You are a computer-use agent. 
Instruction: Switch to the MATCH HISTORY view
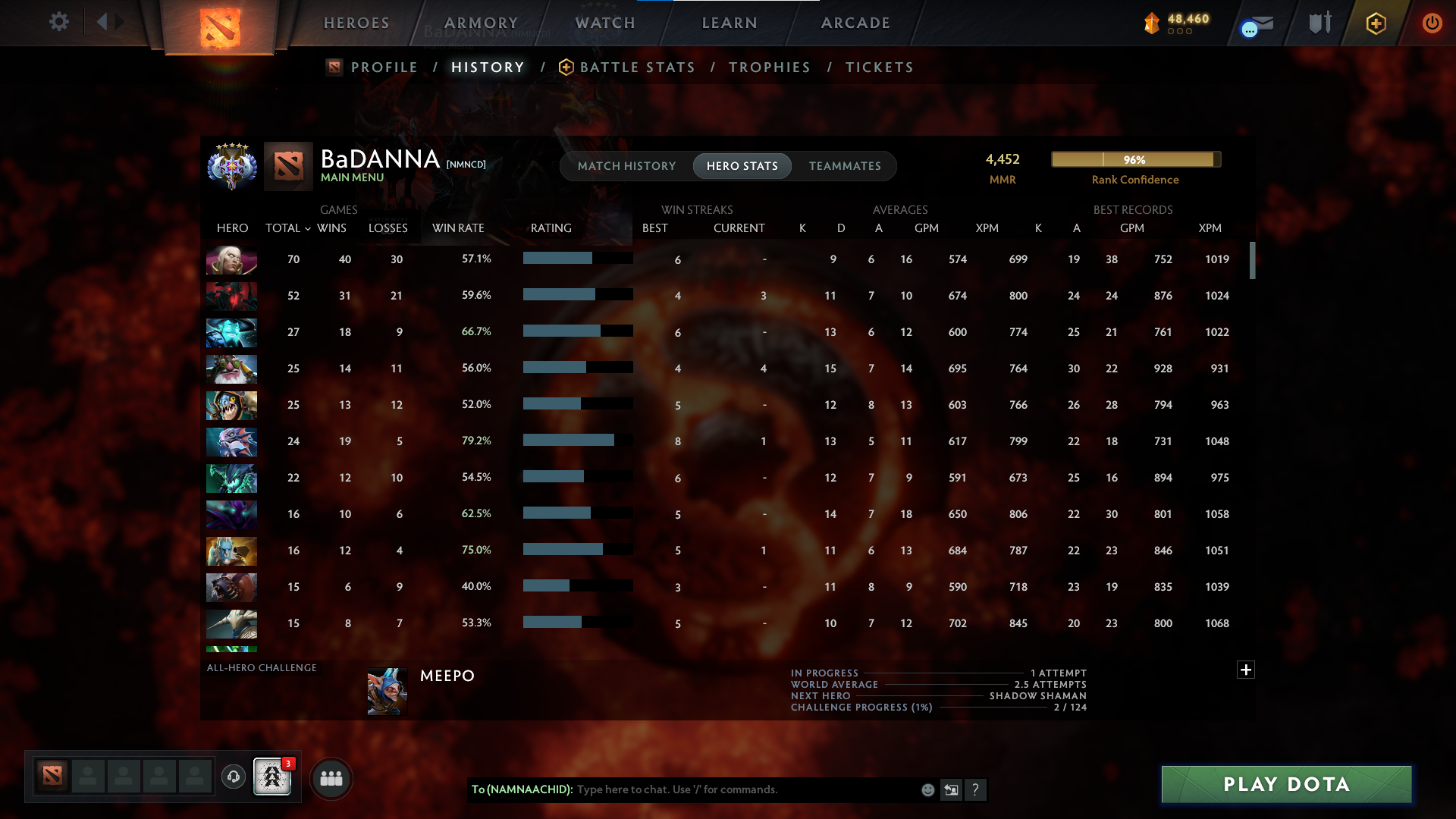626,166
